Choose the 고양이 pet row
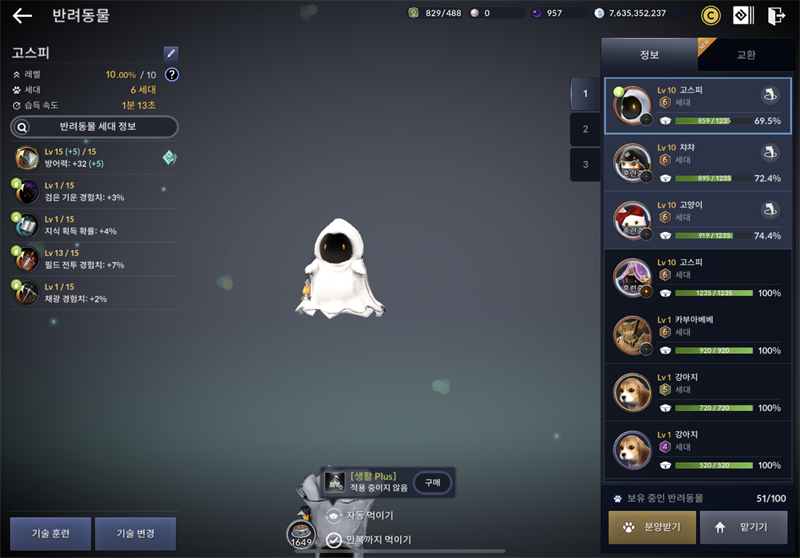The height and width of the screenshot is (558, 800). [x=697, y=220]
